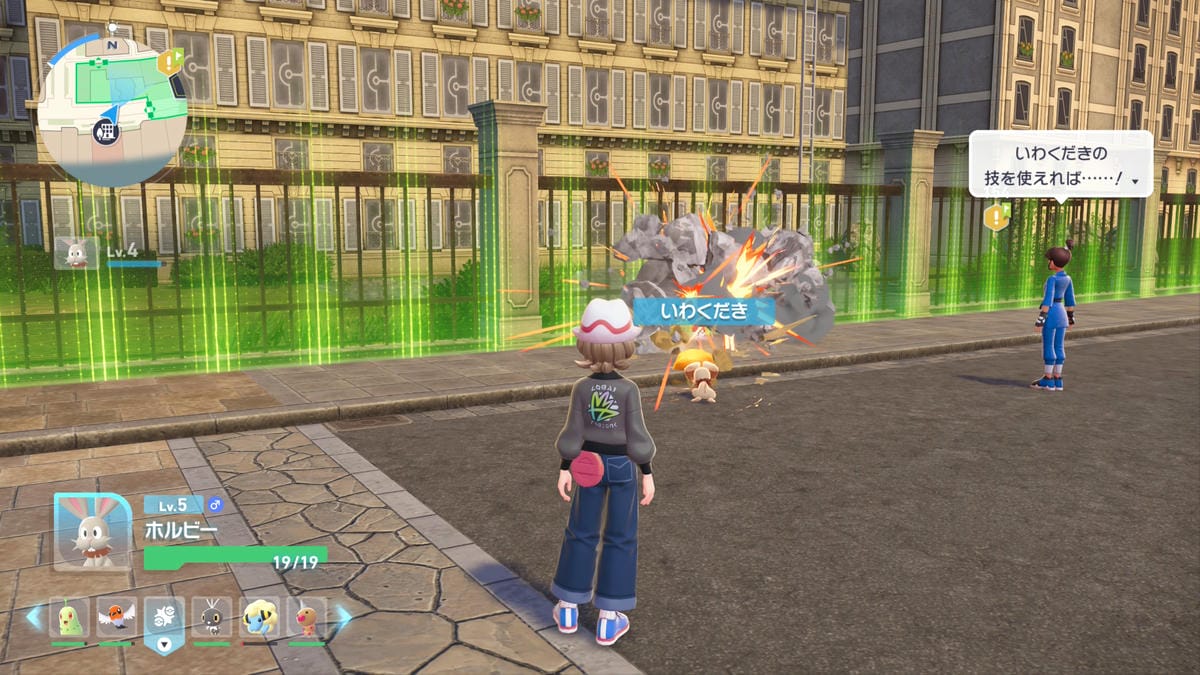Click the right arrow of party bar

[342, 617]
